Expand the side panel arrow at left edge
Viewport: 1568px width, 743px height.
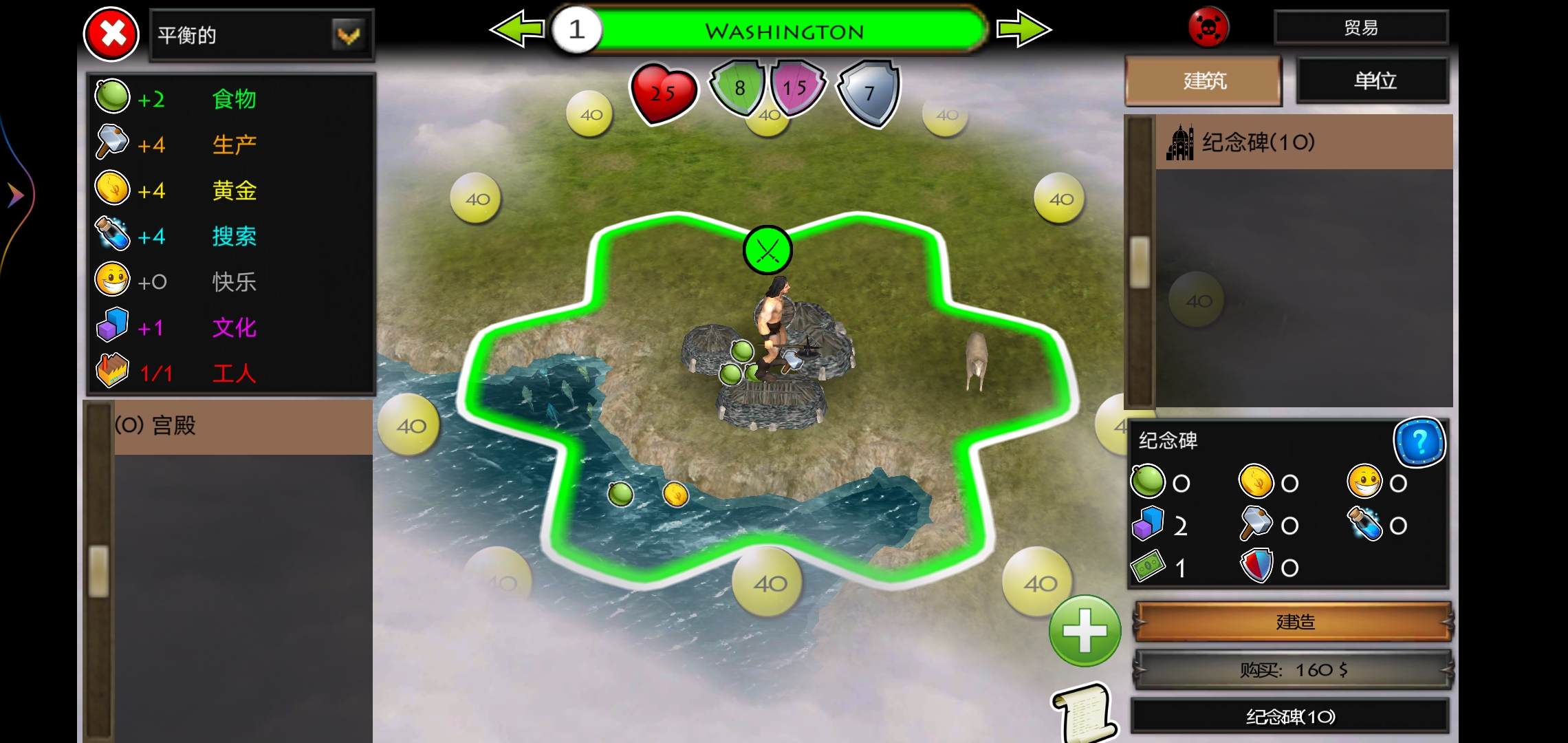click(15, 195)
